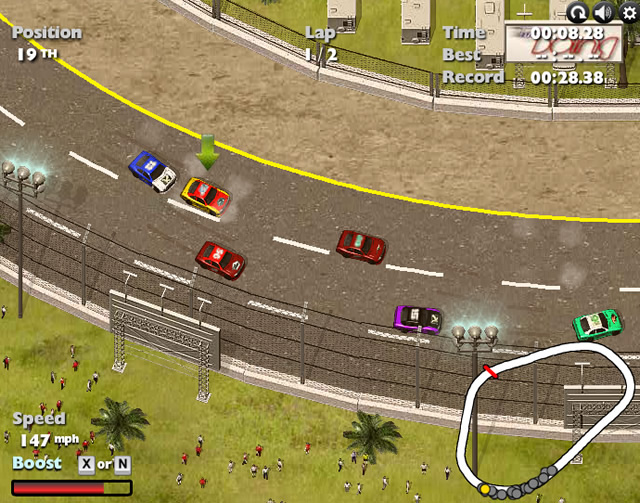
Task: Toggle sound with the speaker icon
Action: [x=603, y=12]
